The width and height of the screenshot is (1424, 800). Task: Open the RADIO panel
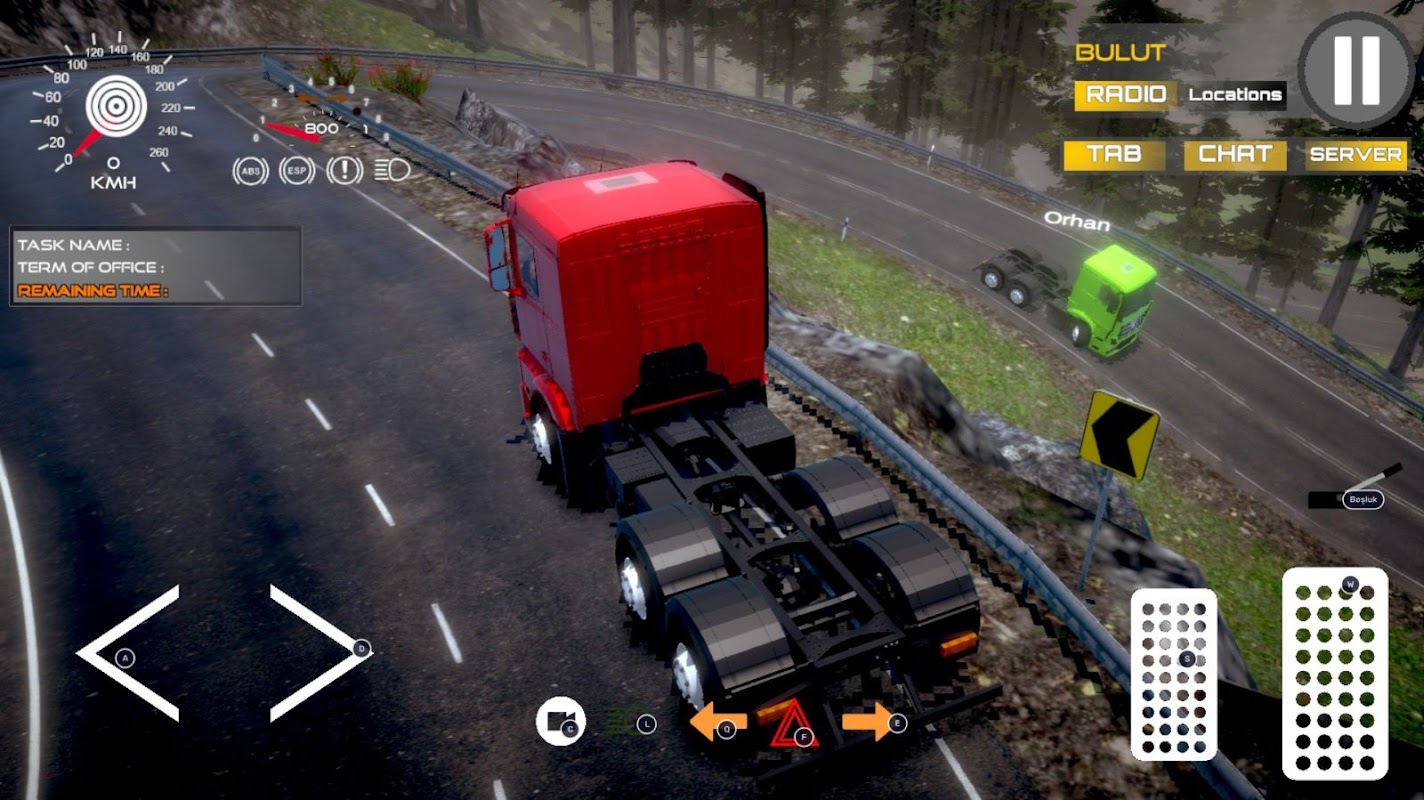1125,95
